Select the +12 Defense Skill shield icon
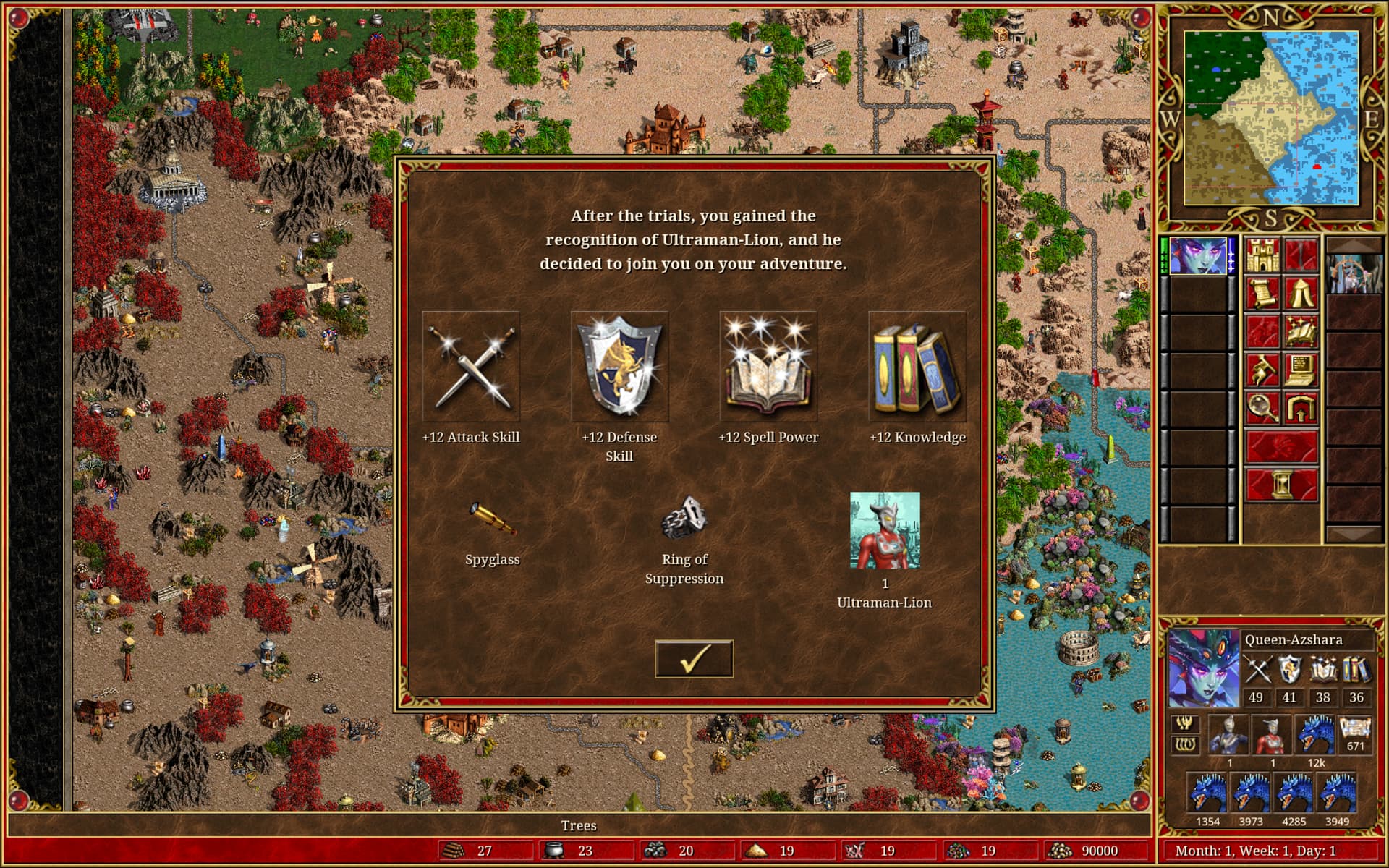The image size is (1389, 868). [620, 367]
